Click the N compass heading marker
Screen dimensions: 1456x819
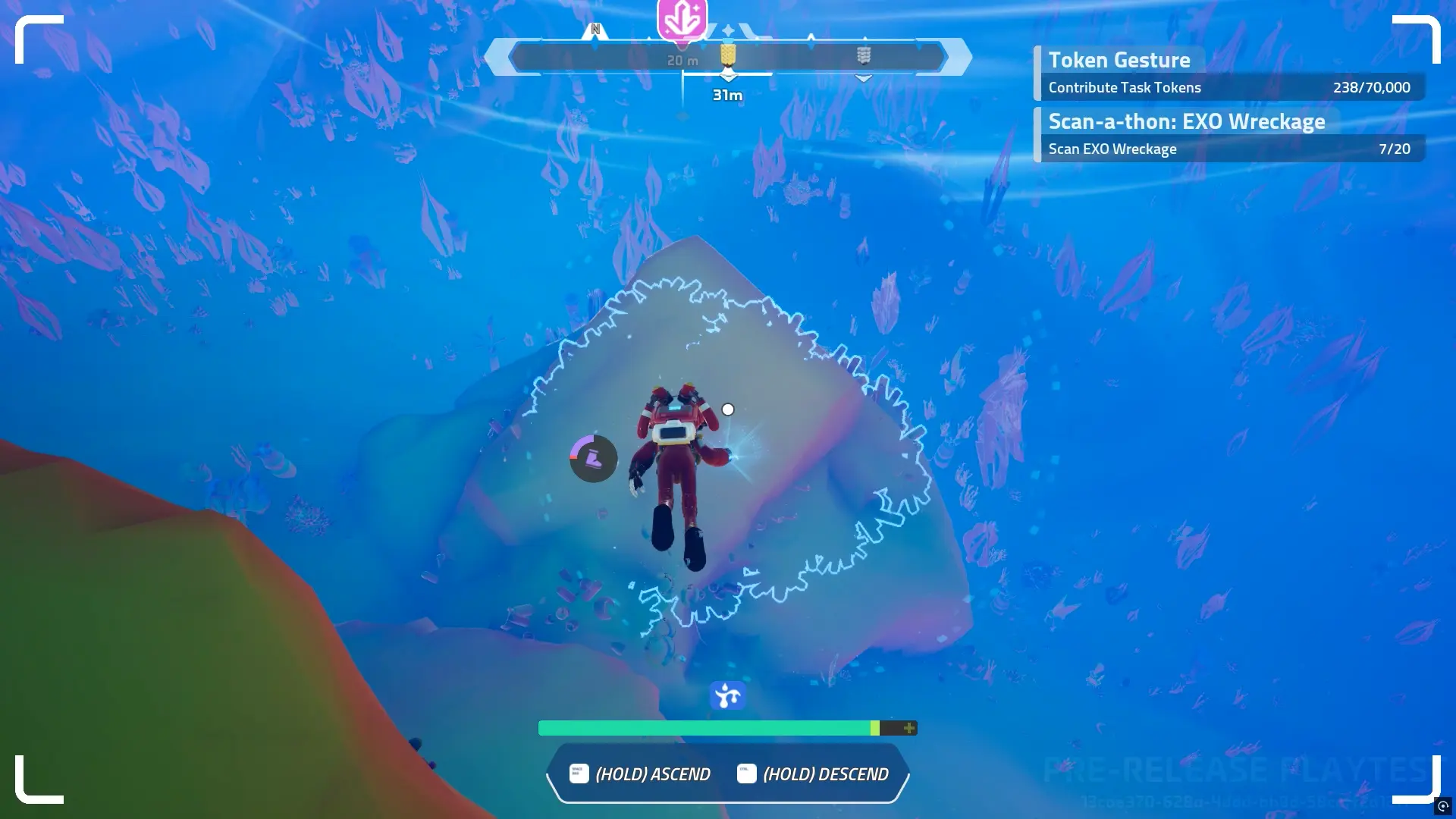pyautogui.click(x=596, y=28)
